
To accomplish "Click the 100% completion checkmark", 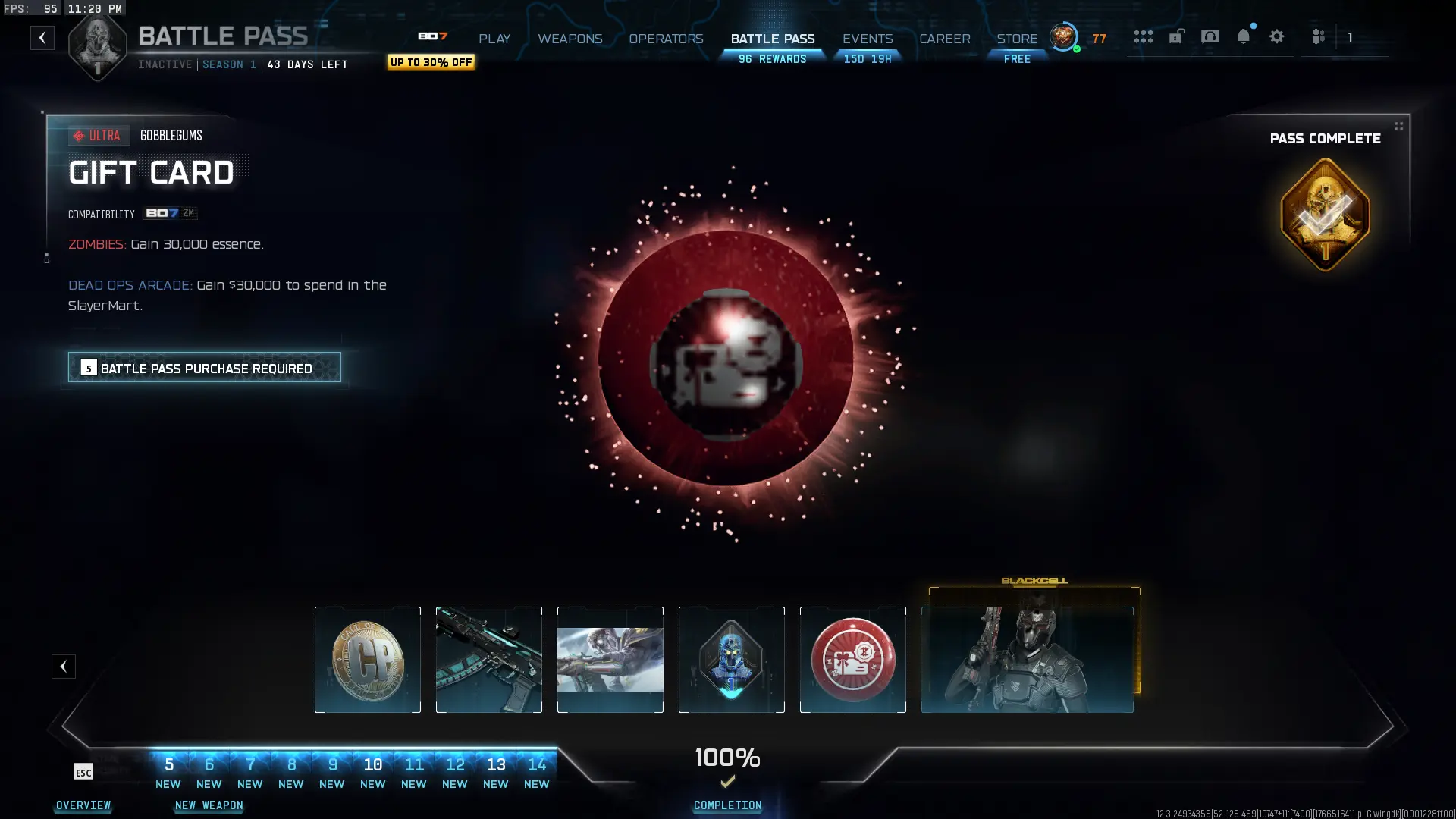I will (x=727, y=781).
